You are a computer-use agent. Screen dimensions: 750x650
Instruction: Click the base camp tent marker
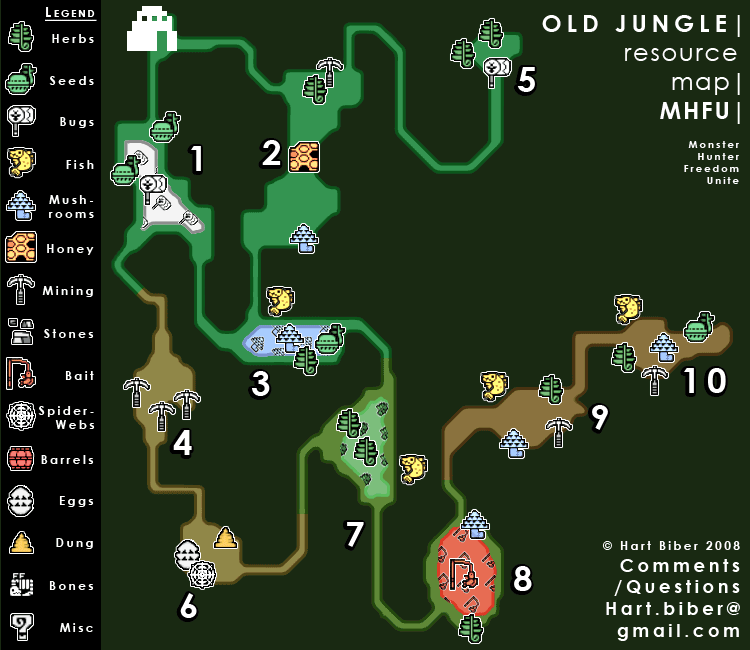[x=151, y=29]
